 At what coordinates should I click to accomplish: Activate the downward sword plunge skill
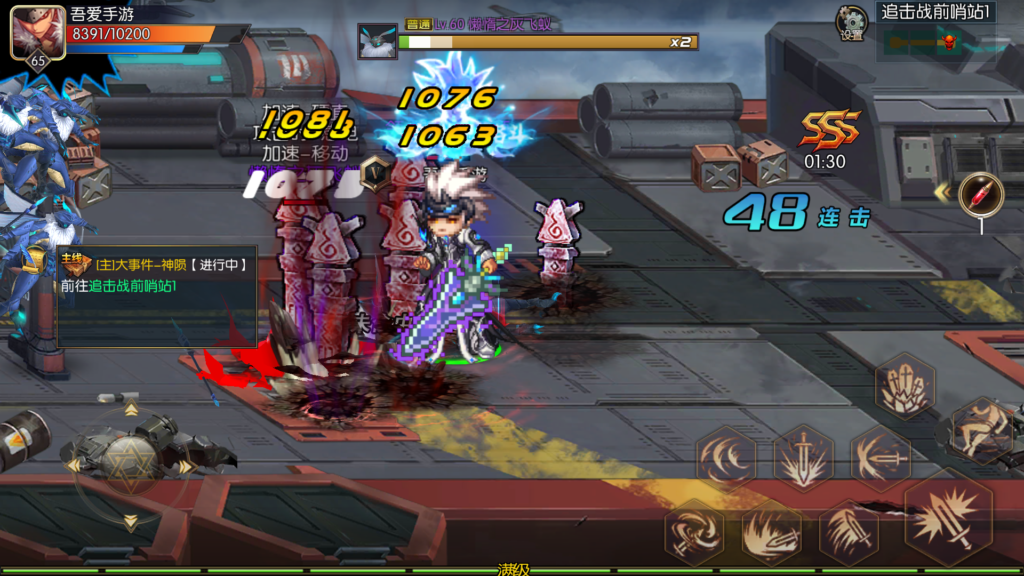803,458
